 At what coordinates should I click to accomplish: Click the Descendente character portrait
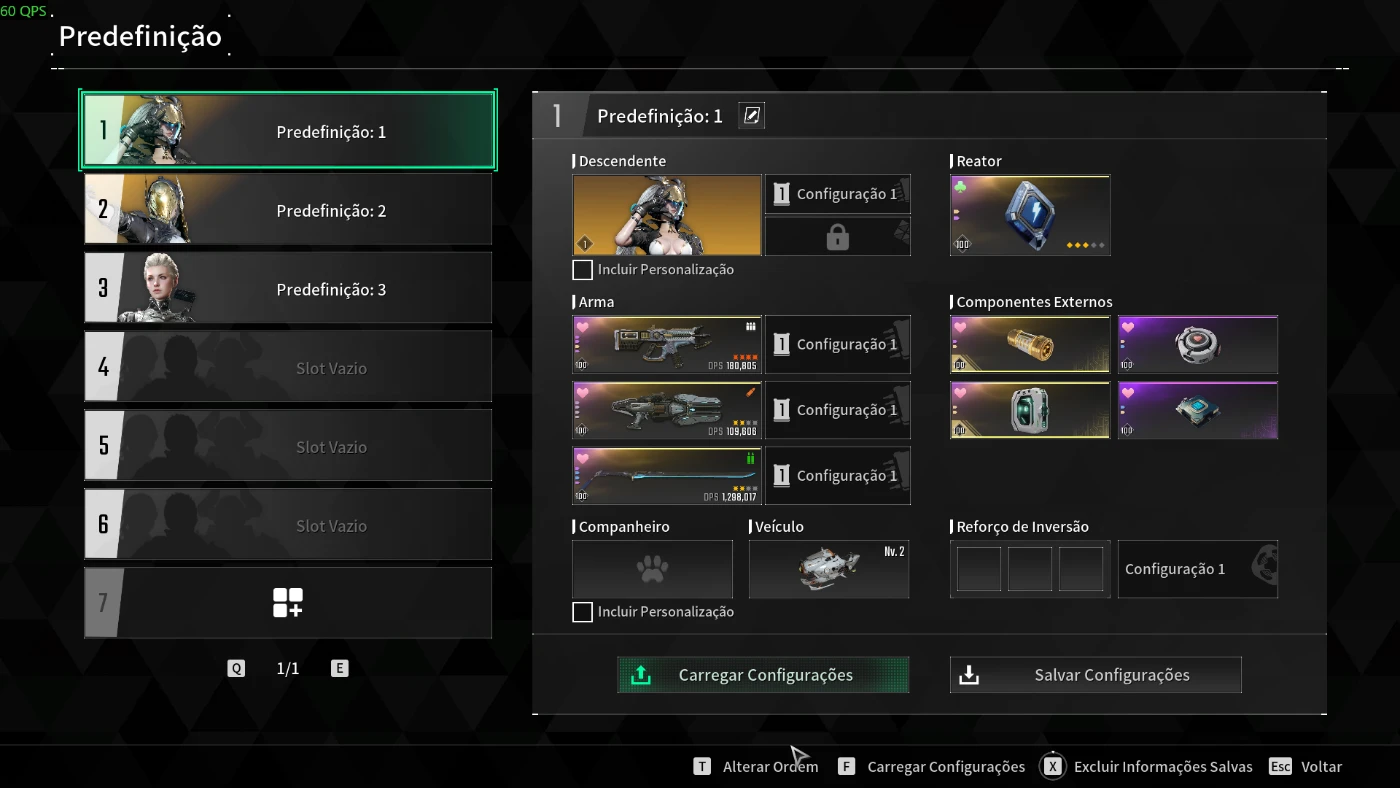coord(667,215)
